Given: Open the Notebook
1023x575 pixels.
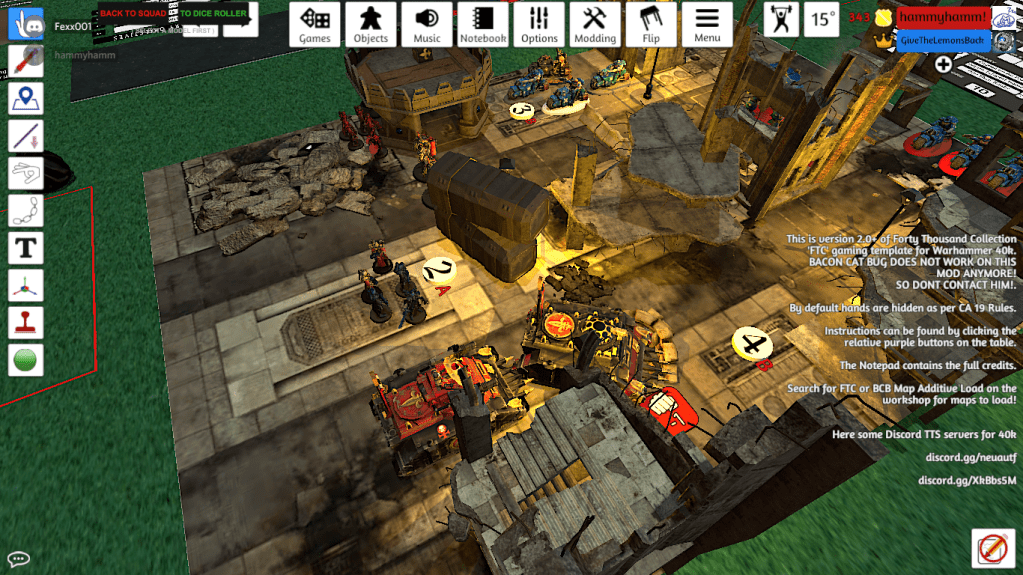Looking at the screenshot, I should pos(483,24).
